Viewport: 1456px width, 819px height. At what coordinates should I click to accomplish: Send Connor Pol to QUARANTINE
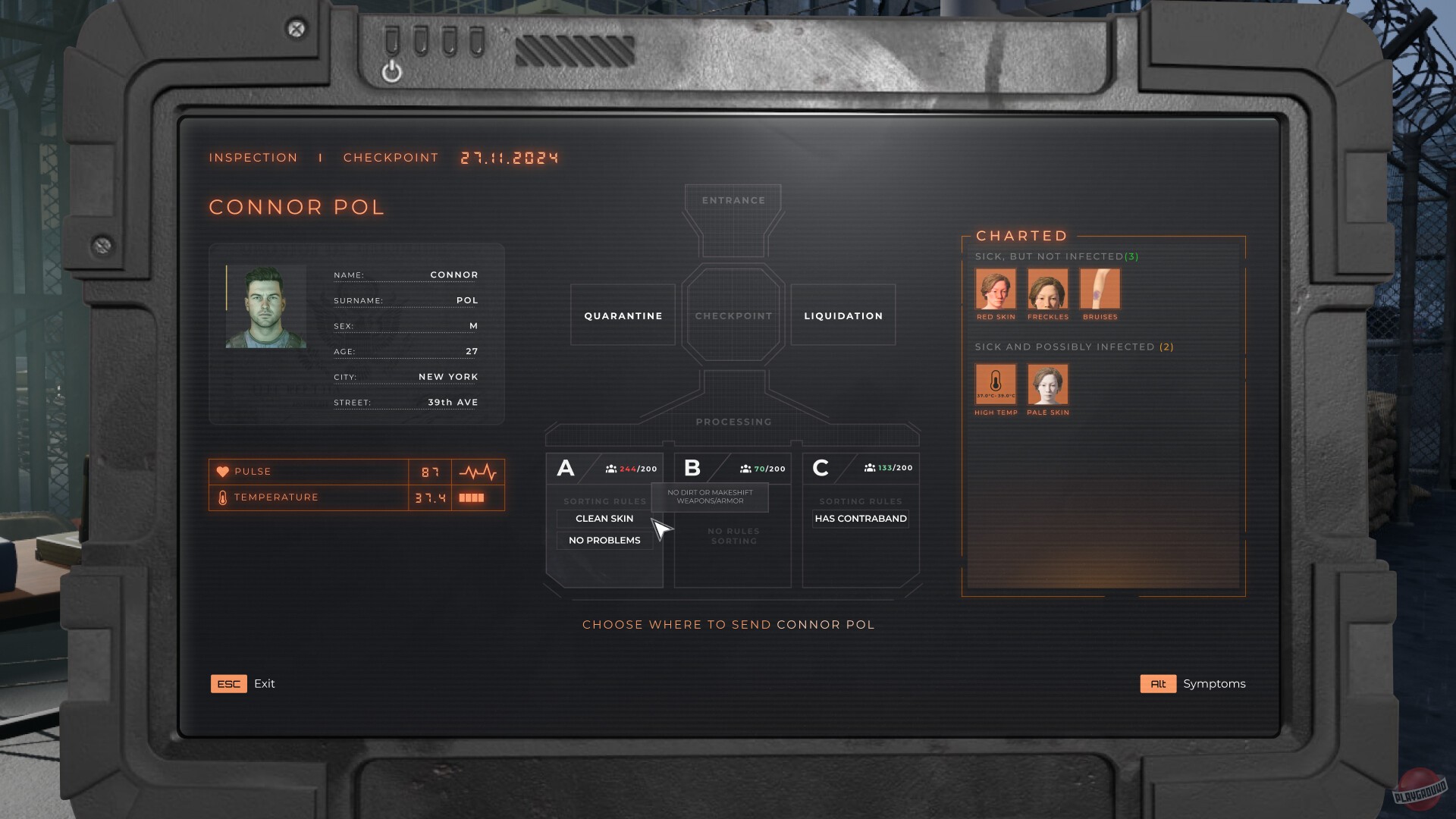tap(622, 315)
